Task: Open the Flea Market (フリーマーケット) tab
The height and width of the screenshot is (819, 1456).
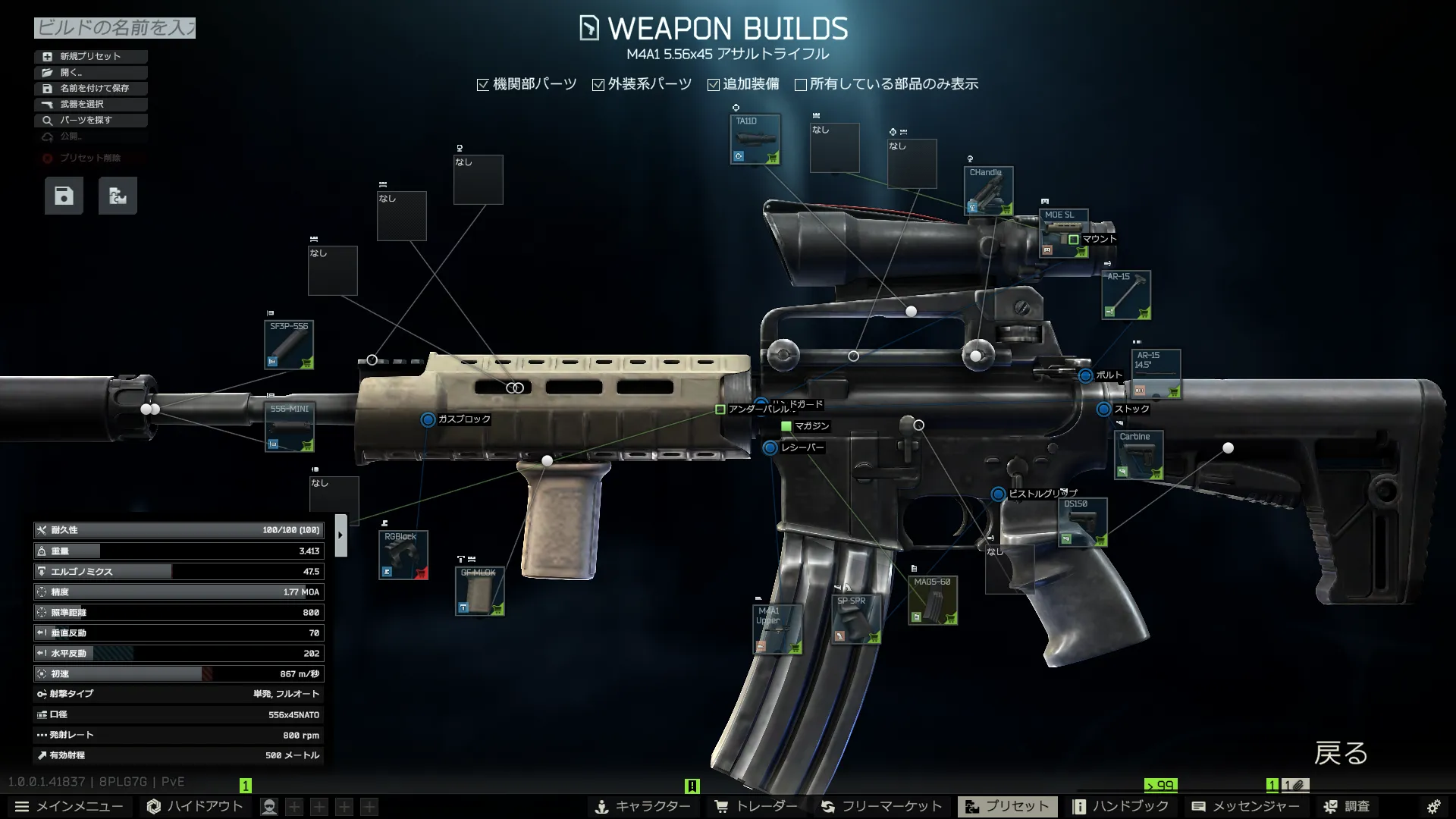Action: click(882, 806)
